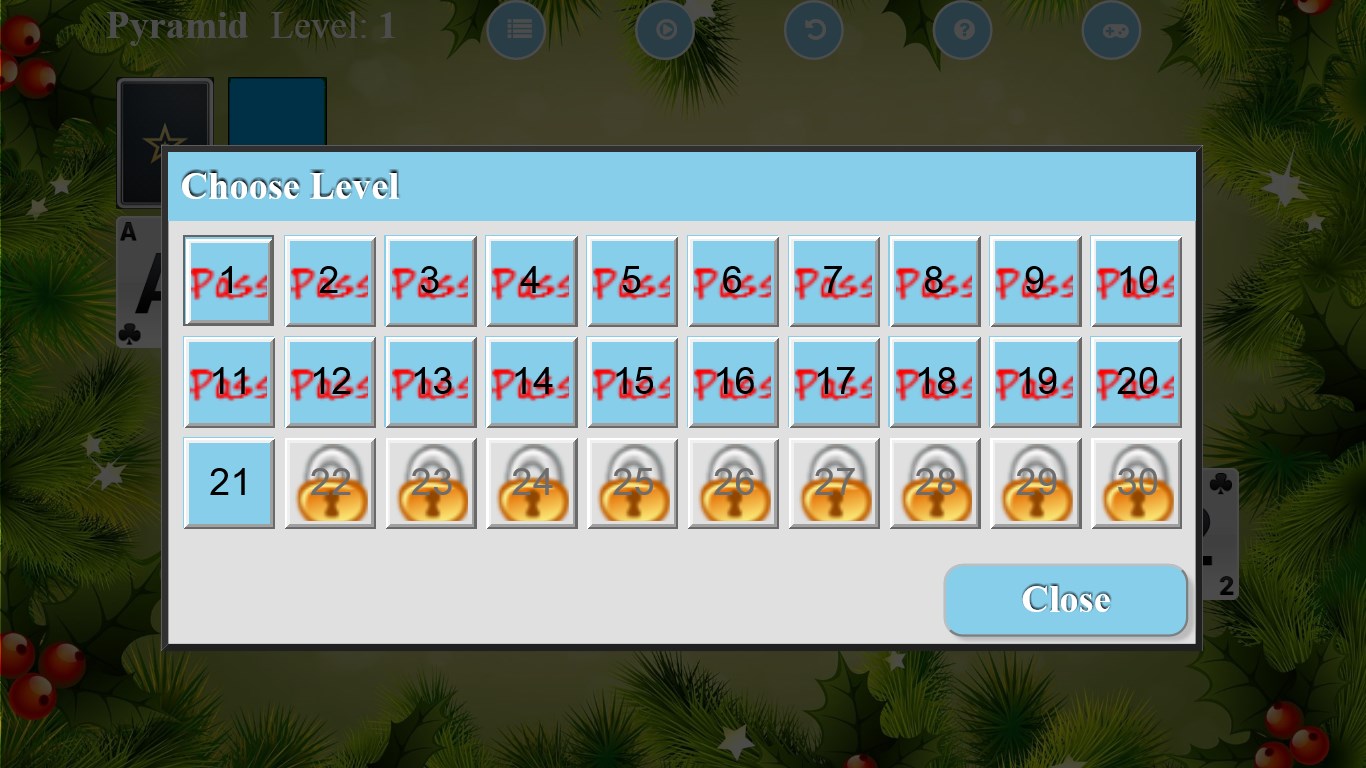Open help via the question mark icon
This screenshot has width=1366, height=768.
tap(962, 30)
